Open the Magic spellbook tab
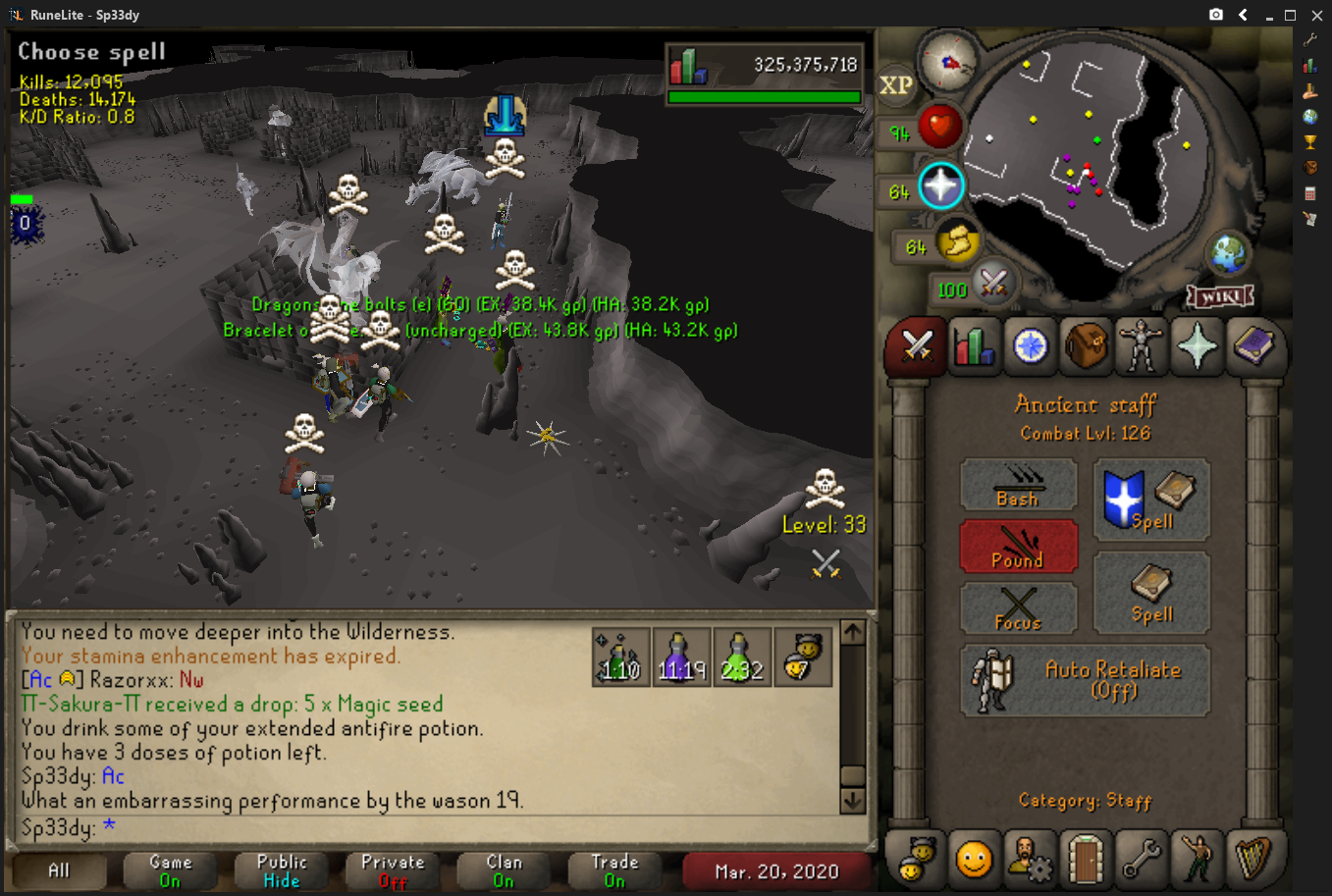 (x=1253, y=346)
